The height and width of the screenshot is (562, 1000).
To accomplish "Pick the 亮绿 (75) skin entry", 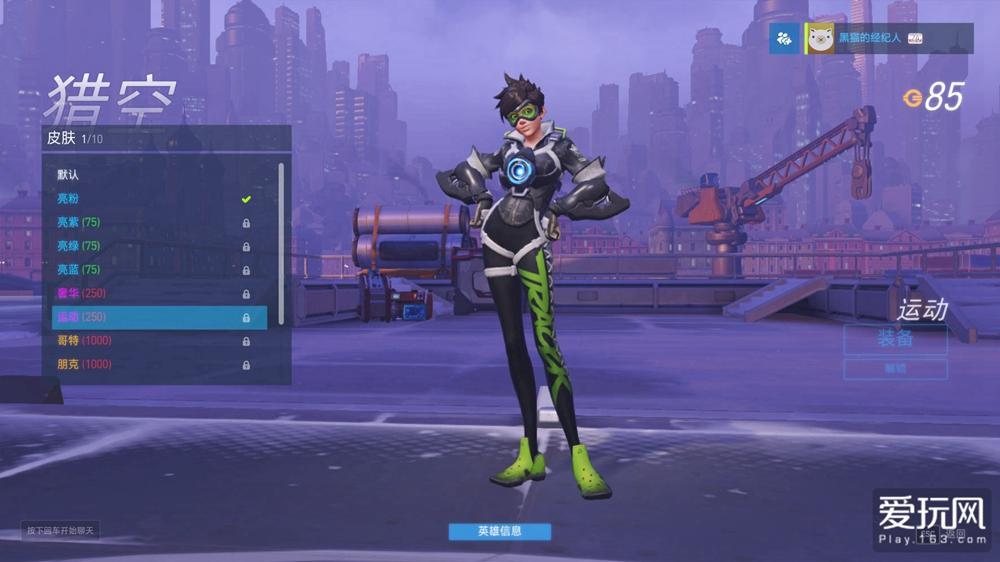I will click(x=150, y=246).
